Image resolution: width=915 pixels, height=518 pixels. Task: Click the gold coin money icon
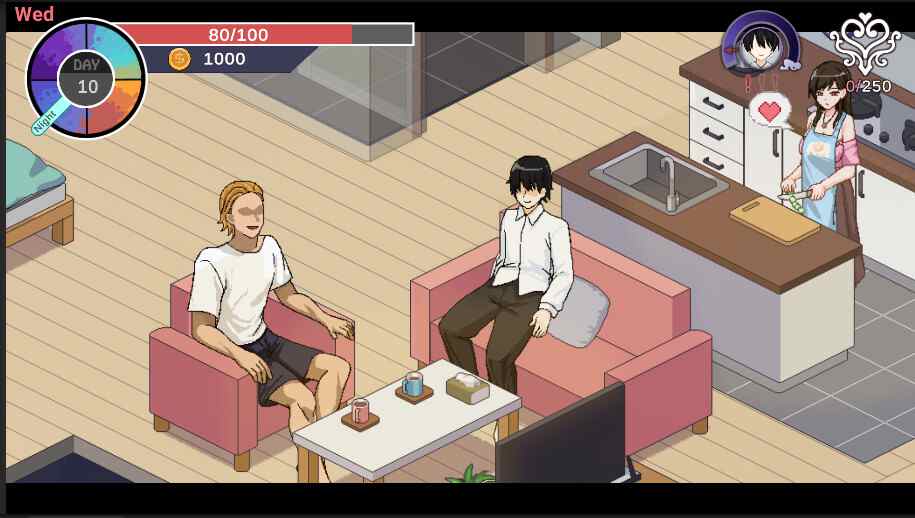point(179,59)
